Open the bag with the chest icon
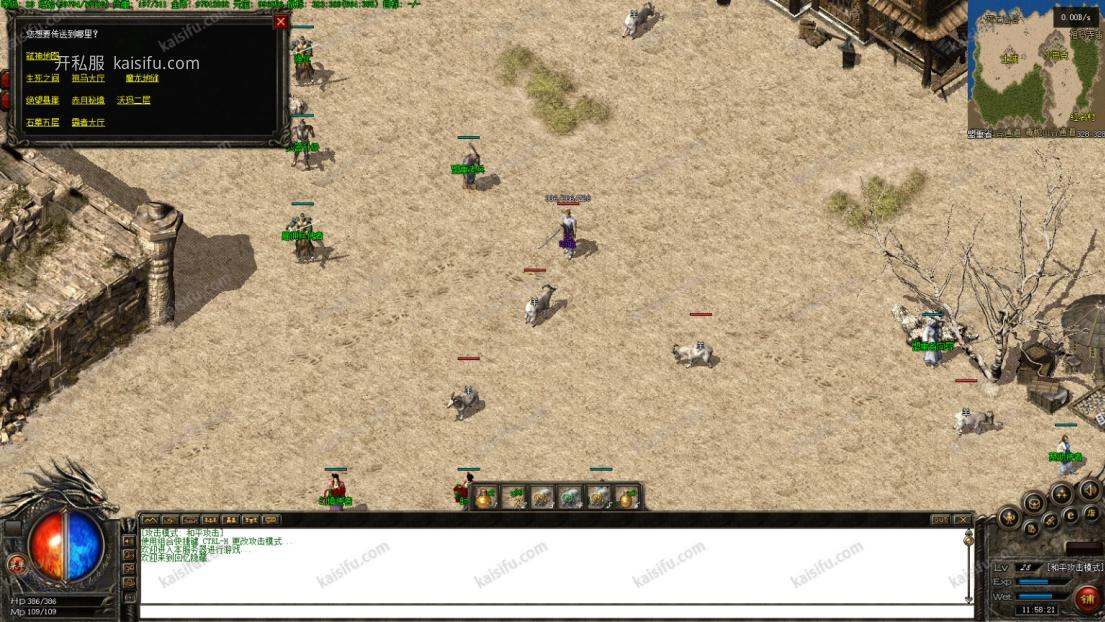The width and height of the screenshot is (1105, 622). click(x=1033, y=502)
